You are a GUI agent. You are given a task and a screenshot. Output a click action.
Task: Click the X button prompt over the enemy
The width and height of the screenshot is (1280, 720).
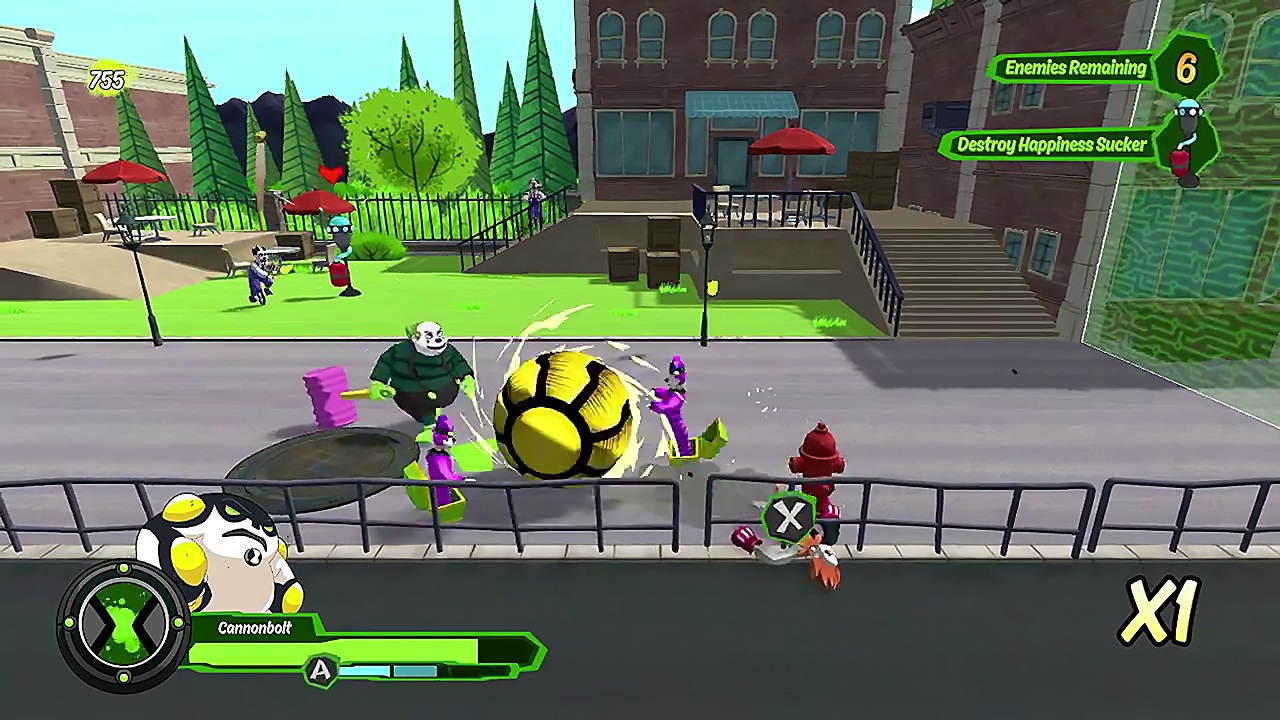(790, 518)
